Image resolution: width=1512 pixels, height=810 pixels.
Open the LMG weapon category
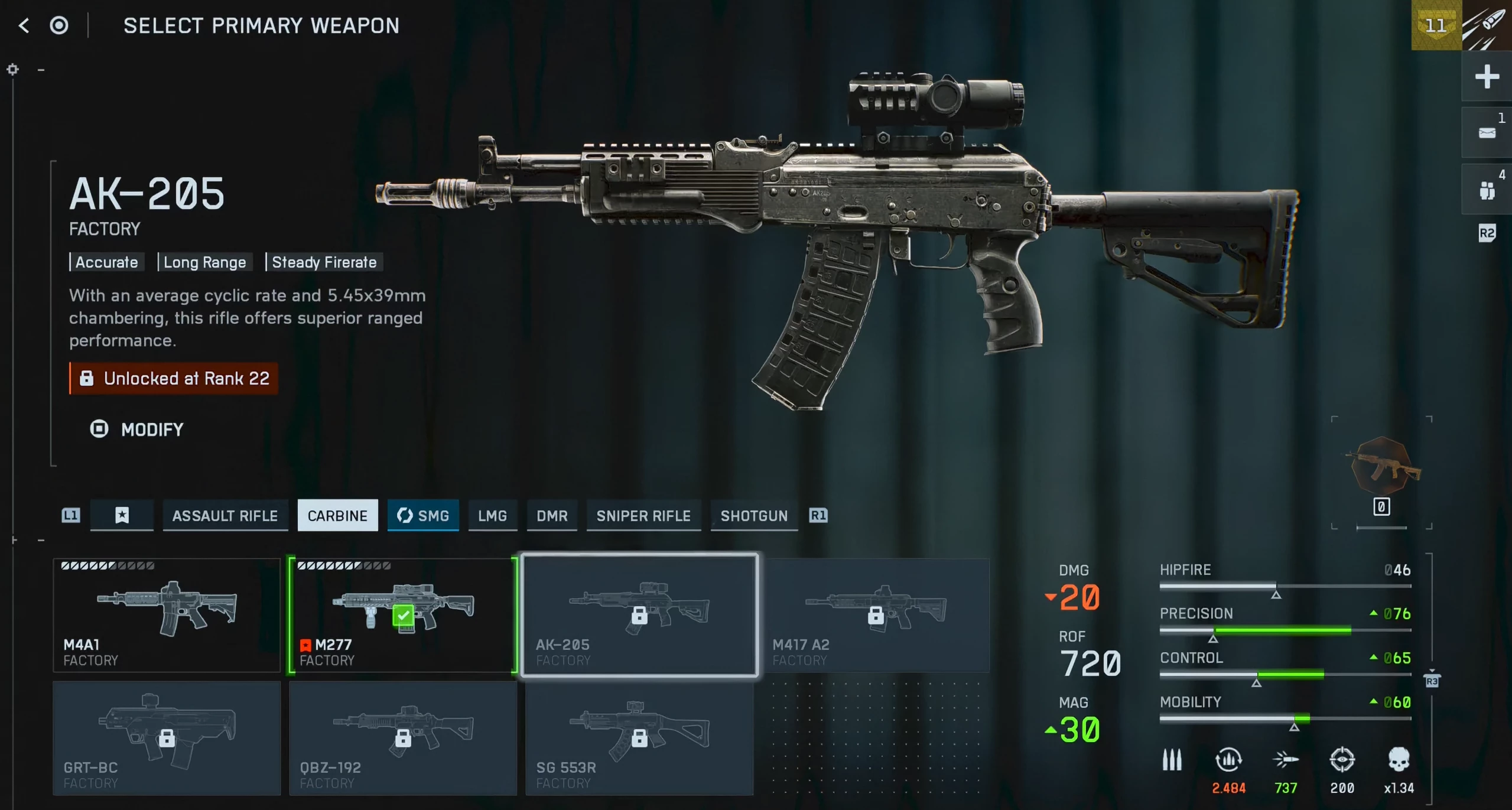(492, 516)
